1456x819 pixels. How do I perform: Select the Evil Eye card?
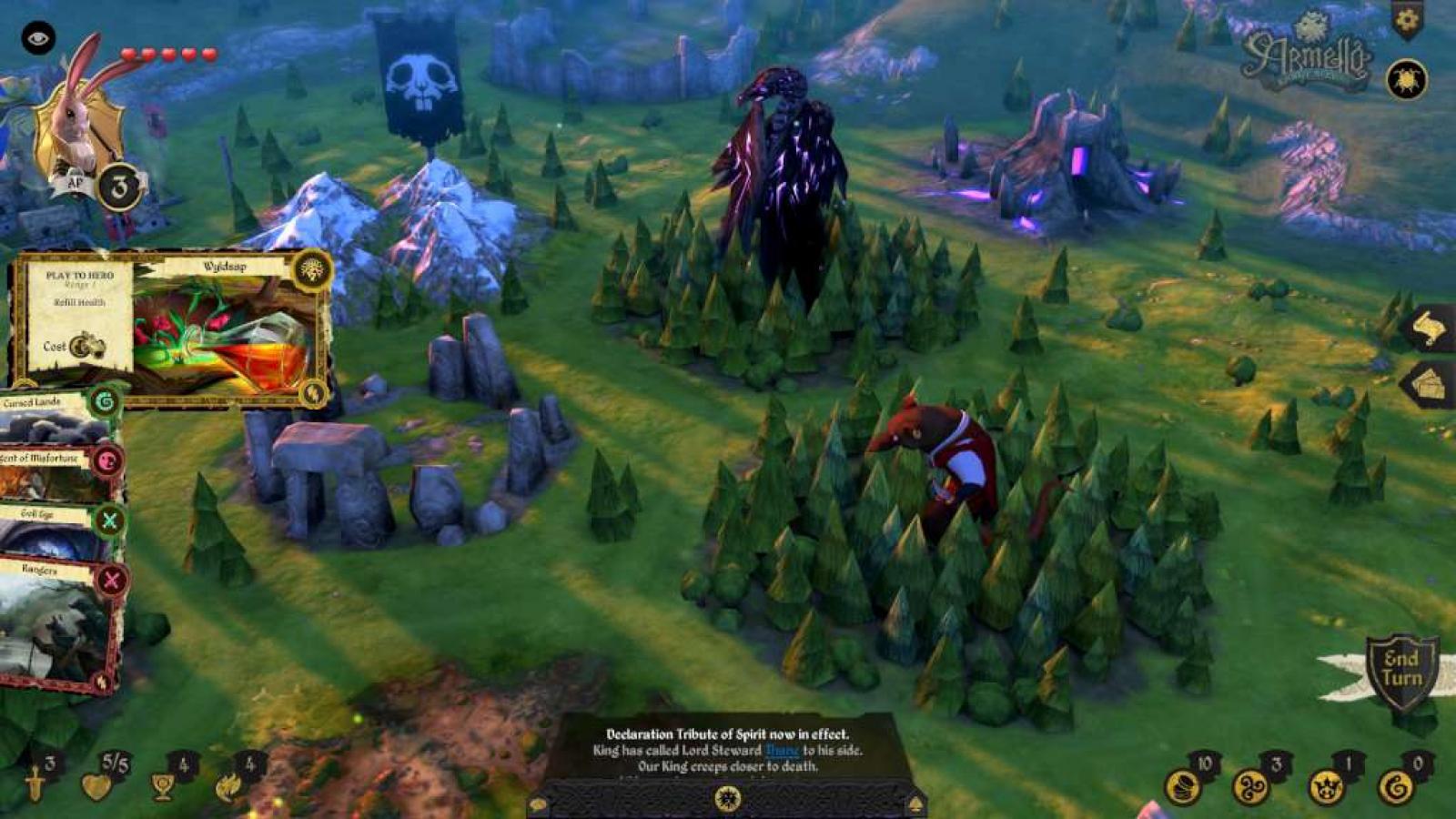click(x=59, y=530)
